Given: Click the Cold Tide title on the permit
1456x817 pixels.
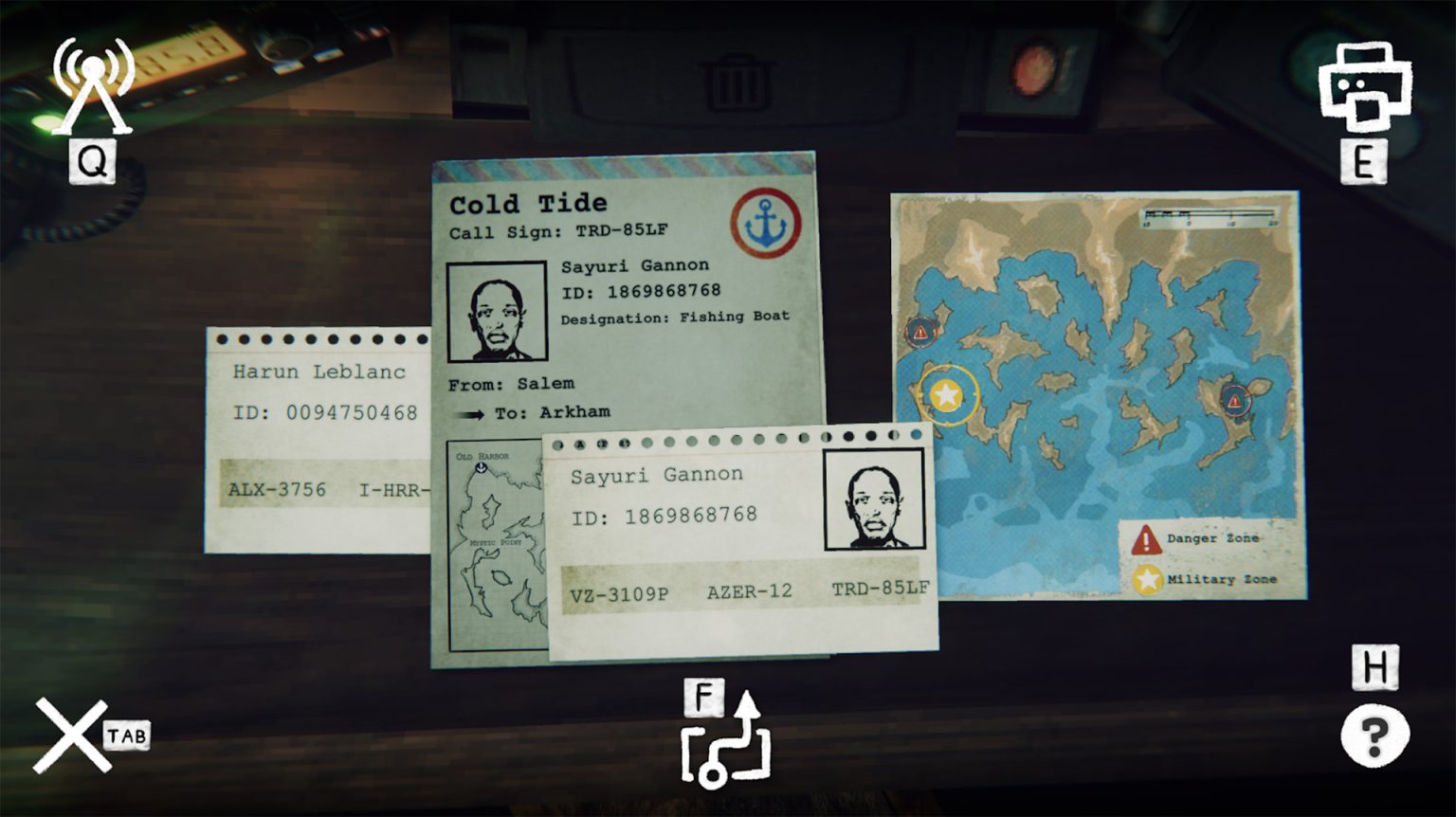Looking at the screenshot, I should click(529, 202).
